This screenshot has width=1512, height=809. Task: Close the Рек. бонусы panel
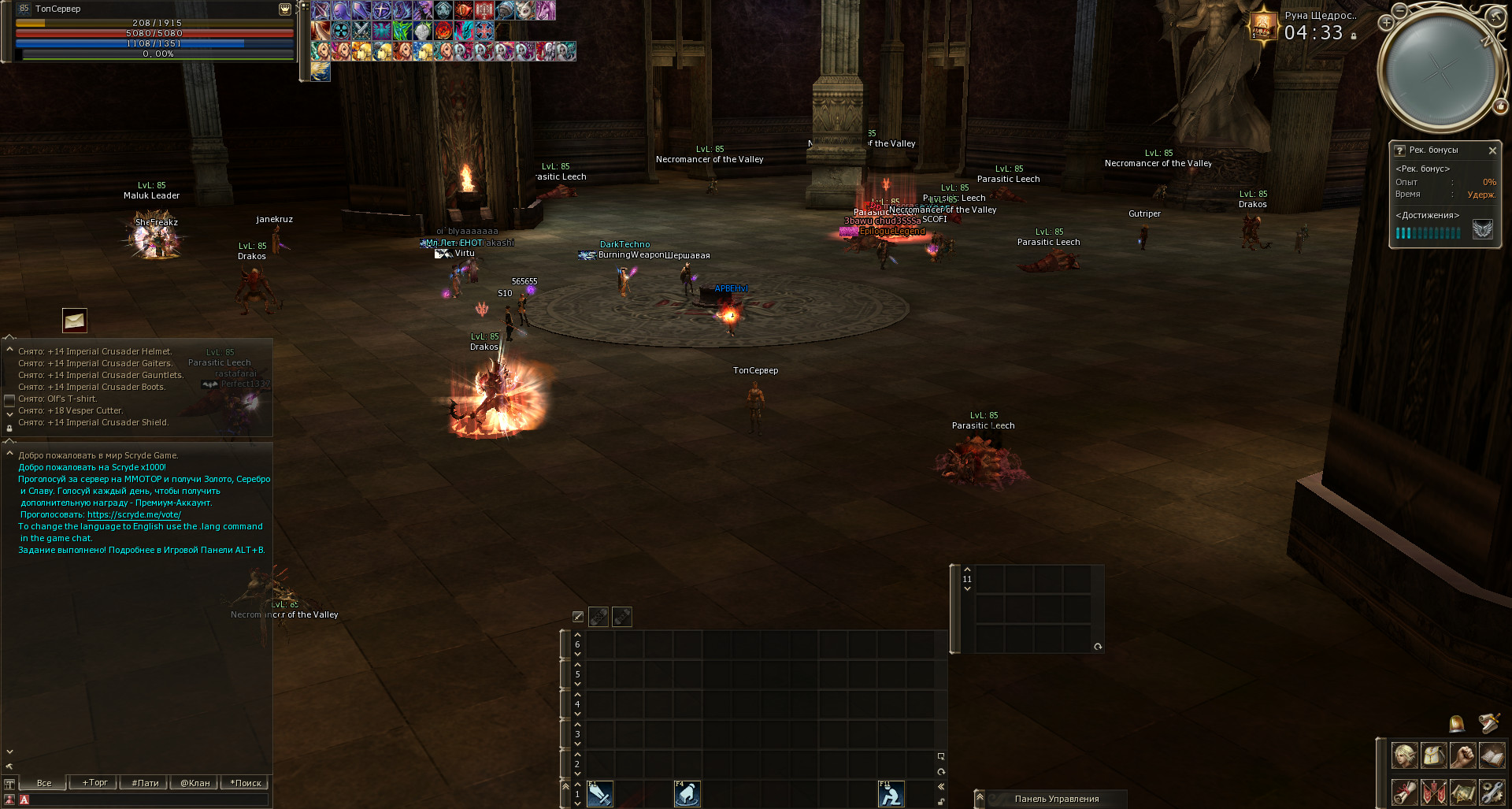pyautogui.click(x=1492, y=150)
